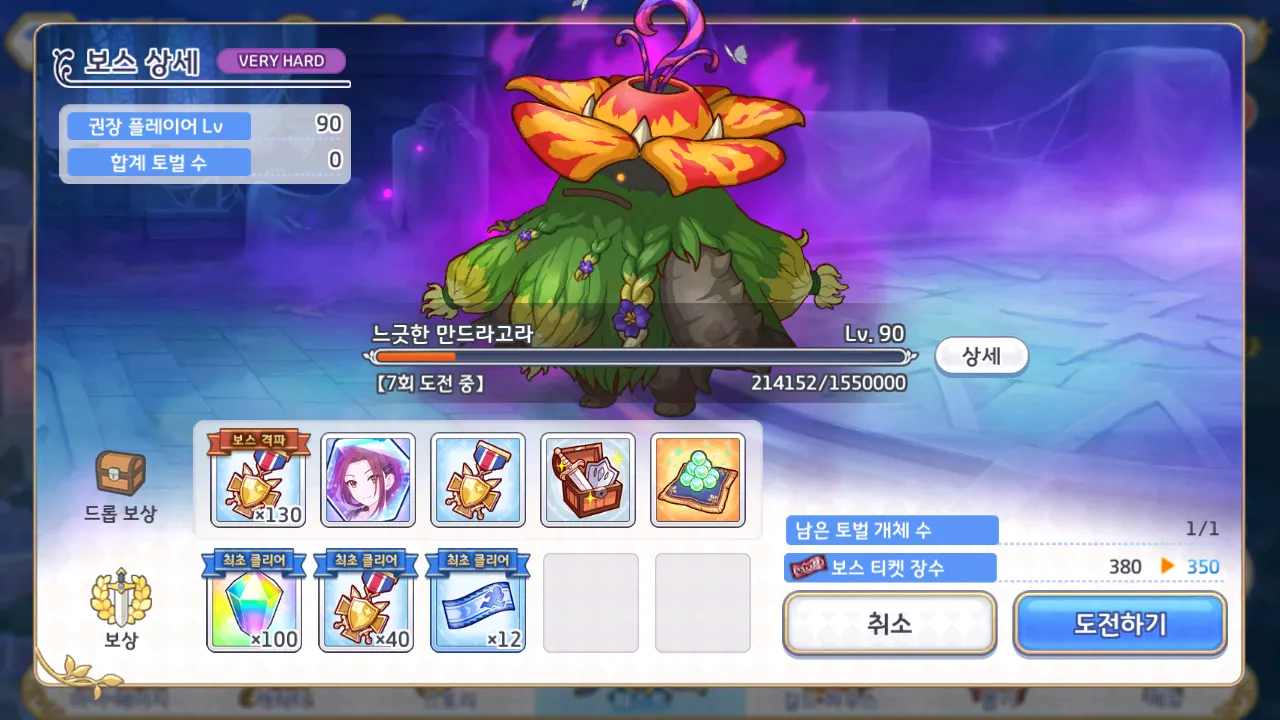Click the x40 medal first clear reward
1280x720 pixels.
tap(367, 604)
